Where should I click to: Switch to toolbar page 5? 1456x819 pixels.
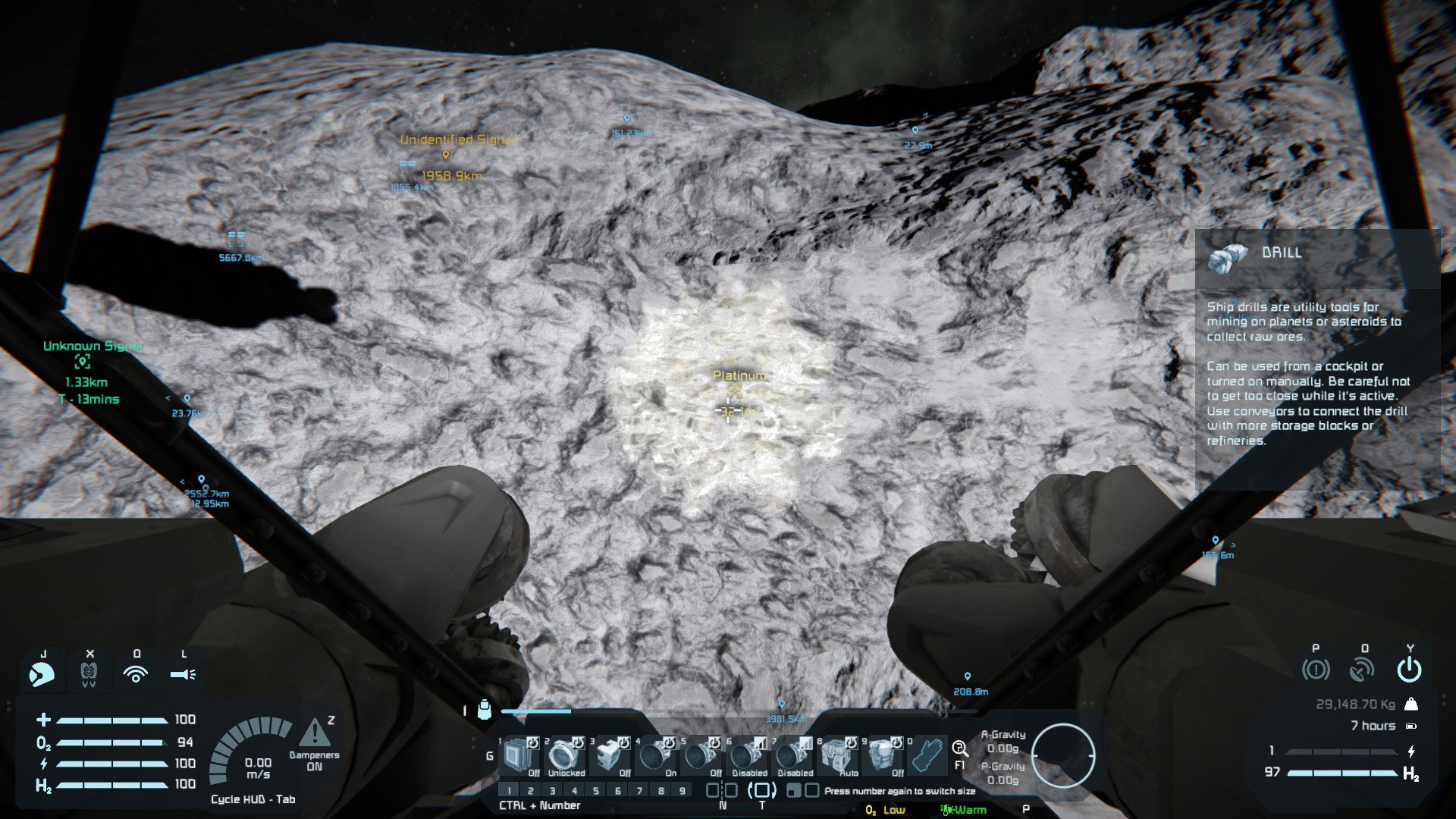(596, 791)
